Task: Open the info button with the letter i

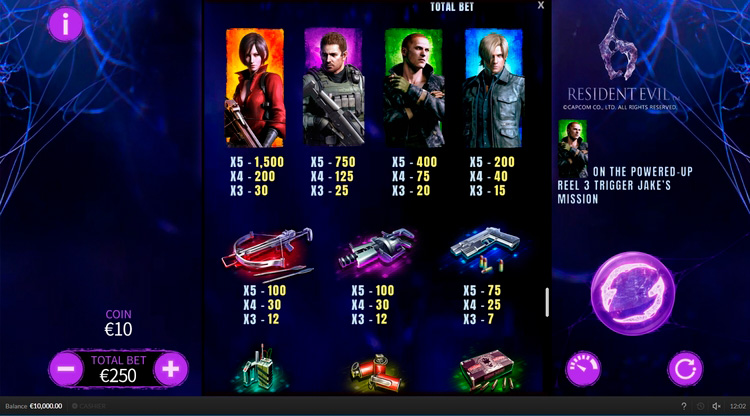Action: pyautogui.click(x=66, y=25)
